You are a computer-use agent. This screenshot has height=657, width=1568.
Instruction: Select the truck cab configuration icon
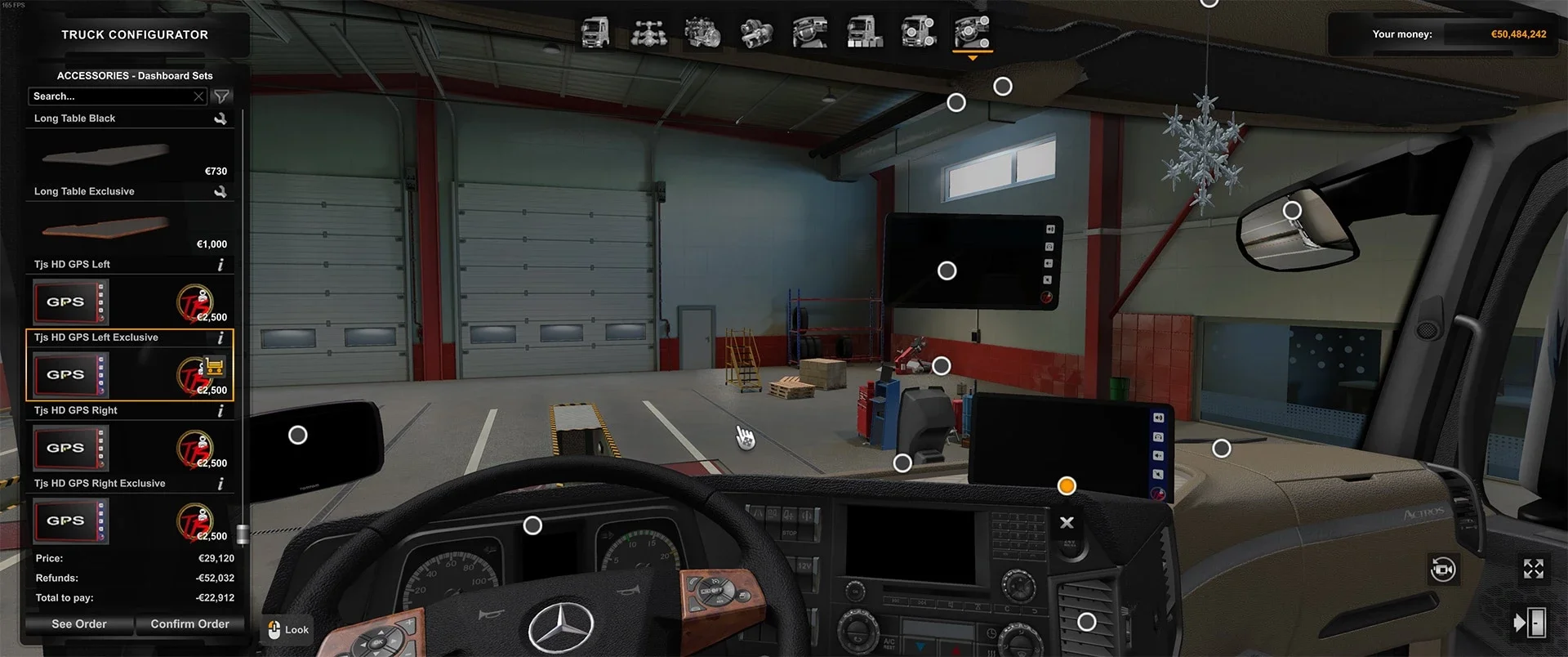point(596,33)
